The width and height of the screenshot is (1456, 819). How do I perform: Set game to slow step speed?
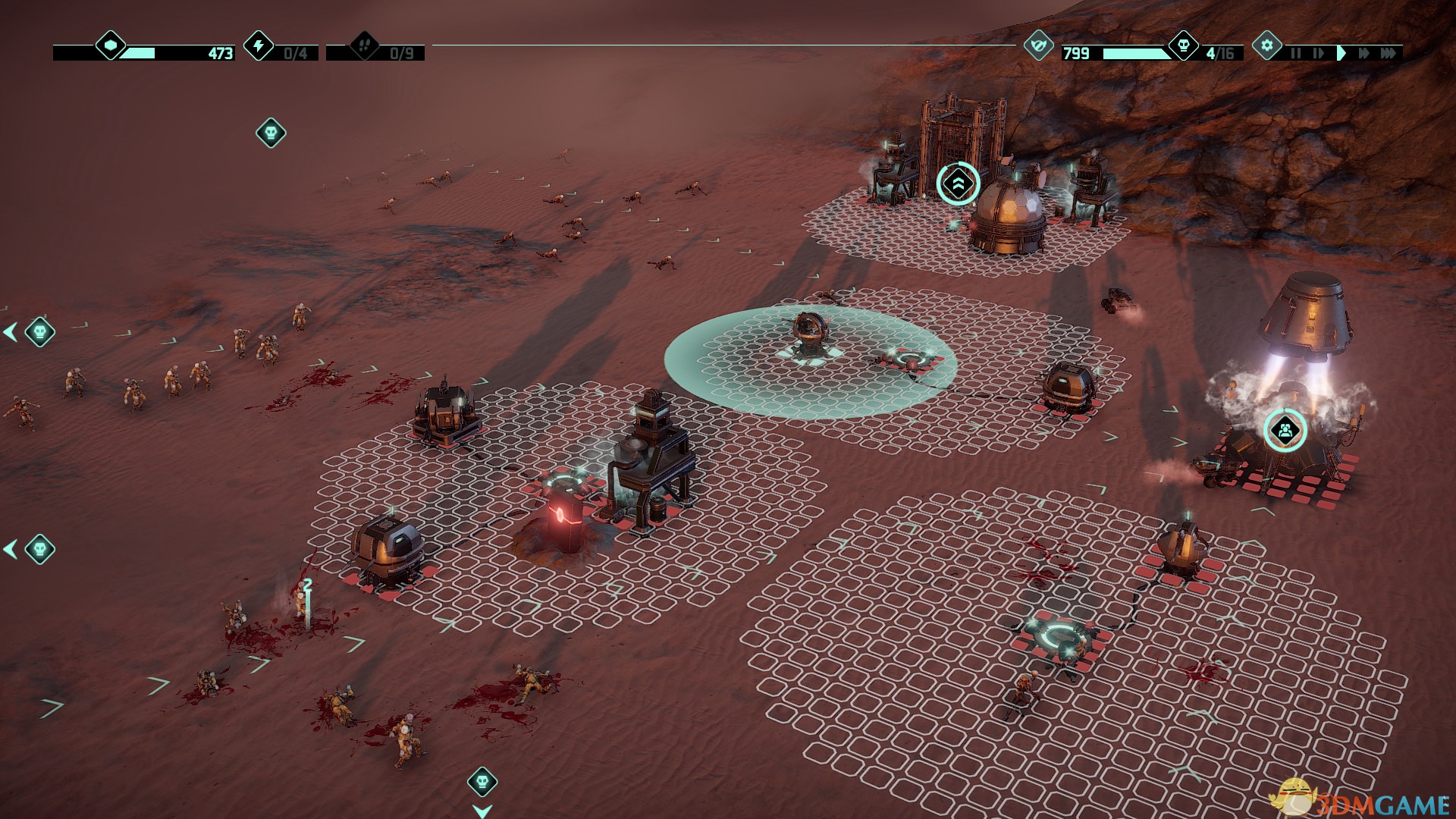[x=1318, y=53]
